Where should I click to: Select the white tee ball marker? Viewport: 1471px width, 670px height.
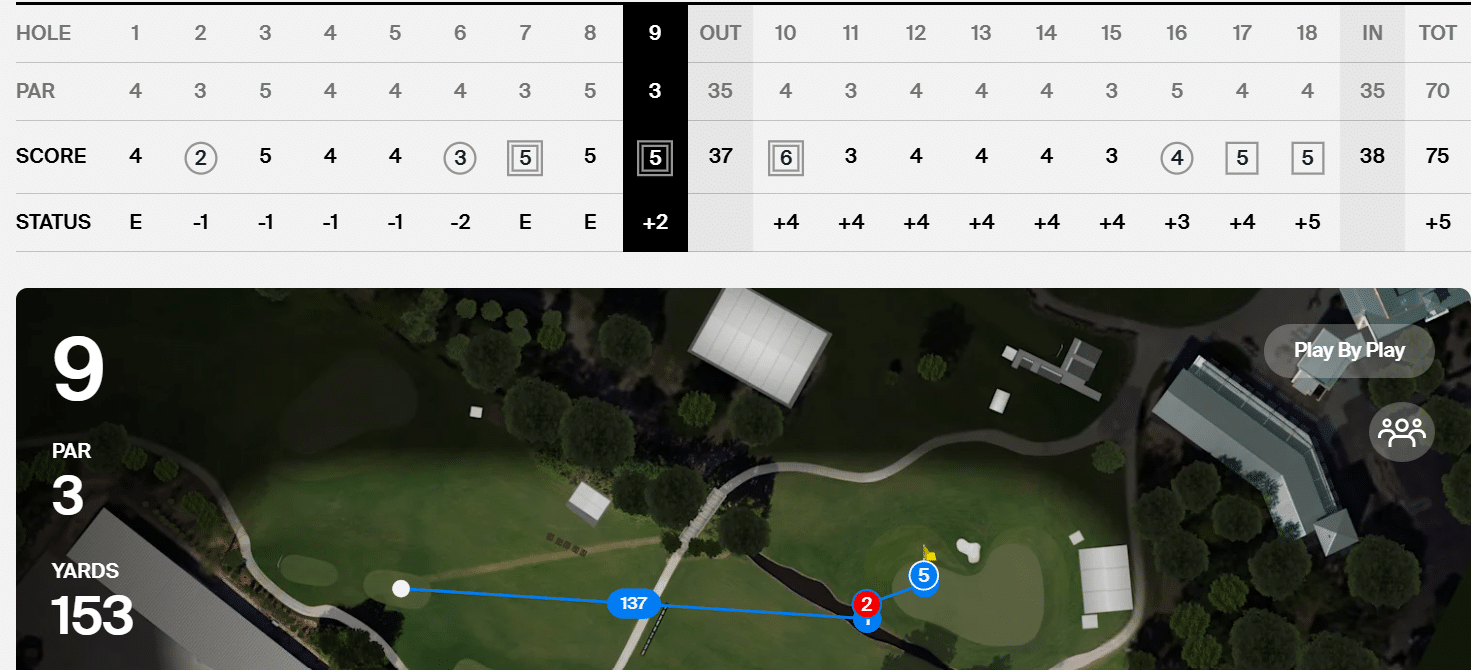click(401, 588)
